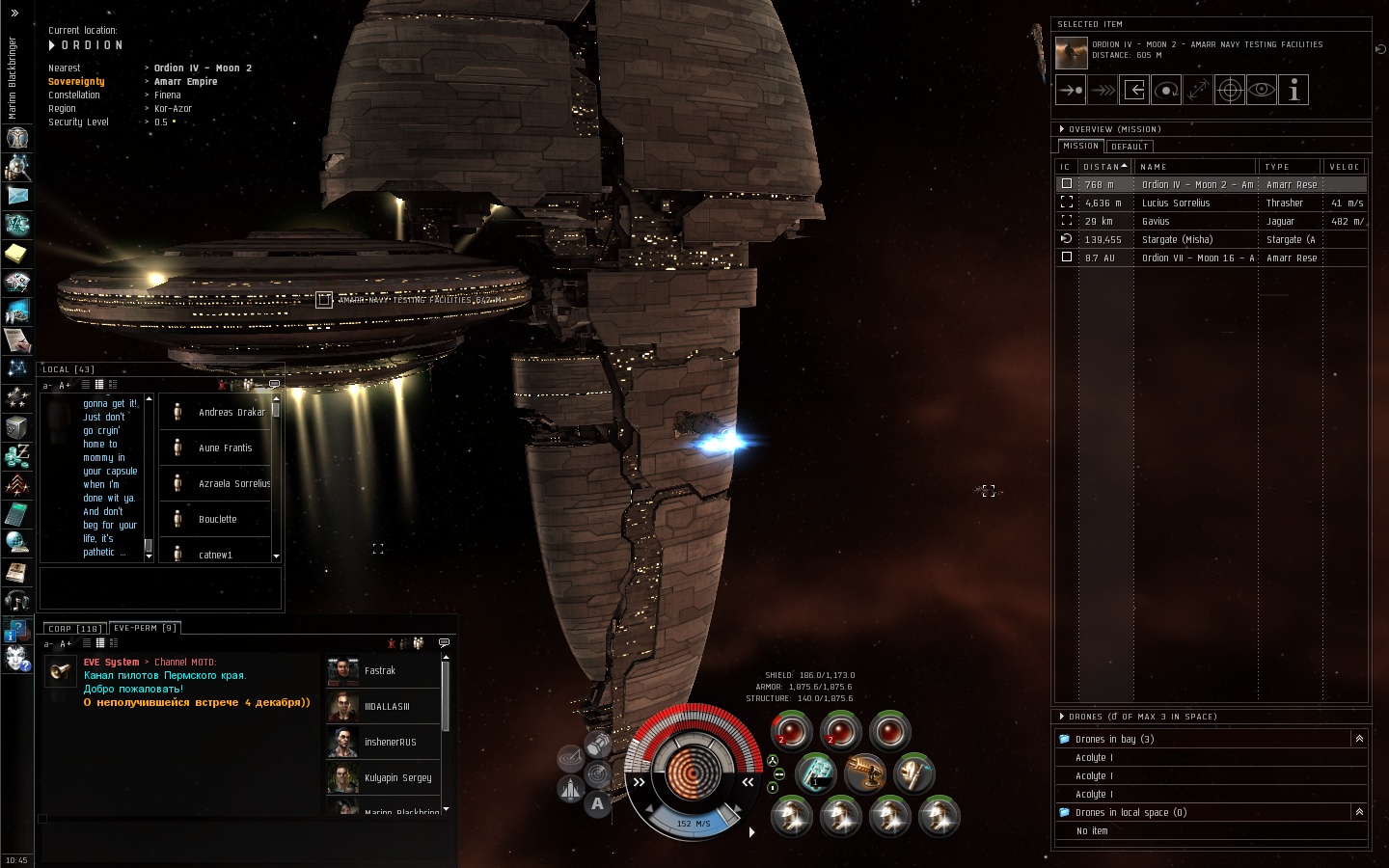Orbit the selected item
Screen dimensions: 1389x868
(x=1166, y=91)
